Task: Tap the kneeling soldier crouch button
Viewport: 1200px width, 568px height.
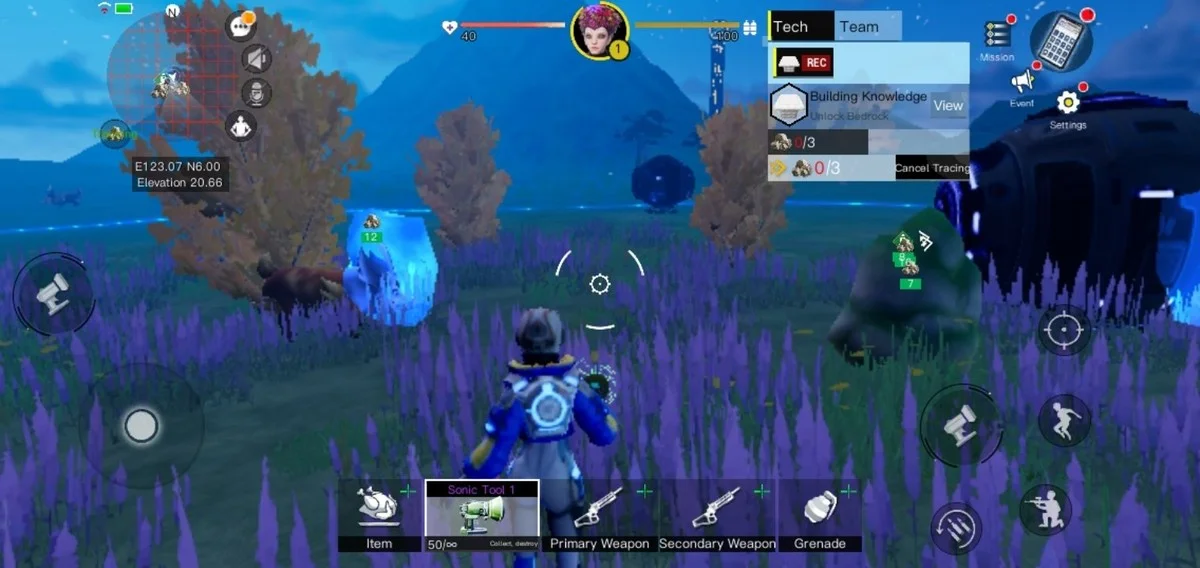Action: point(1045,510)
